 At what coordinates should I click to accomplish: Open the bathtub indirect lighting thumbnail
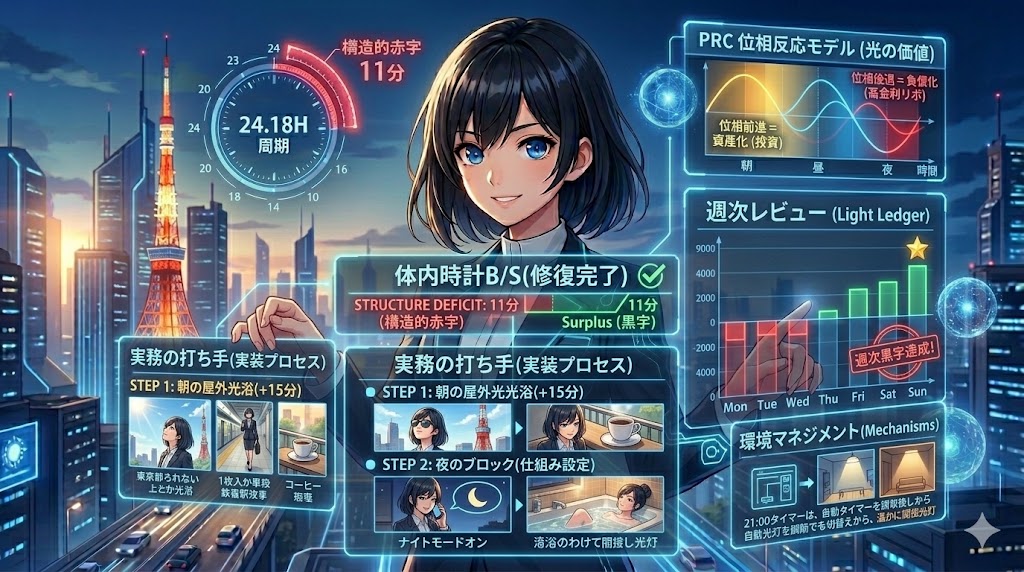click(594, 505)
